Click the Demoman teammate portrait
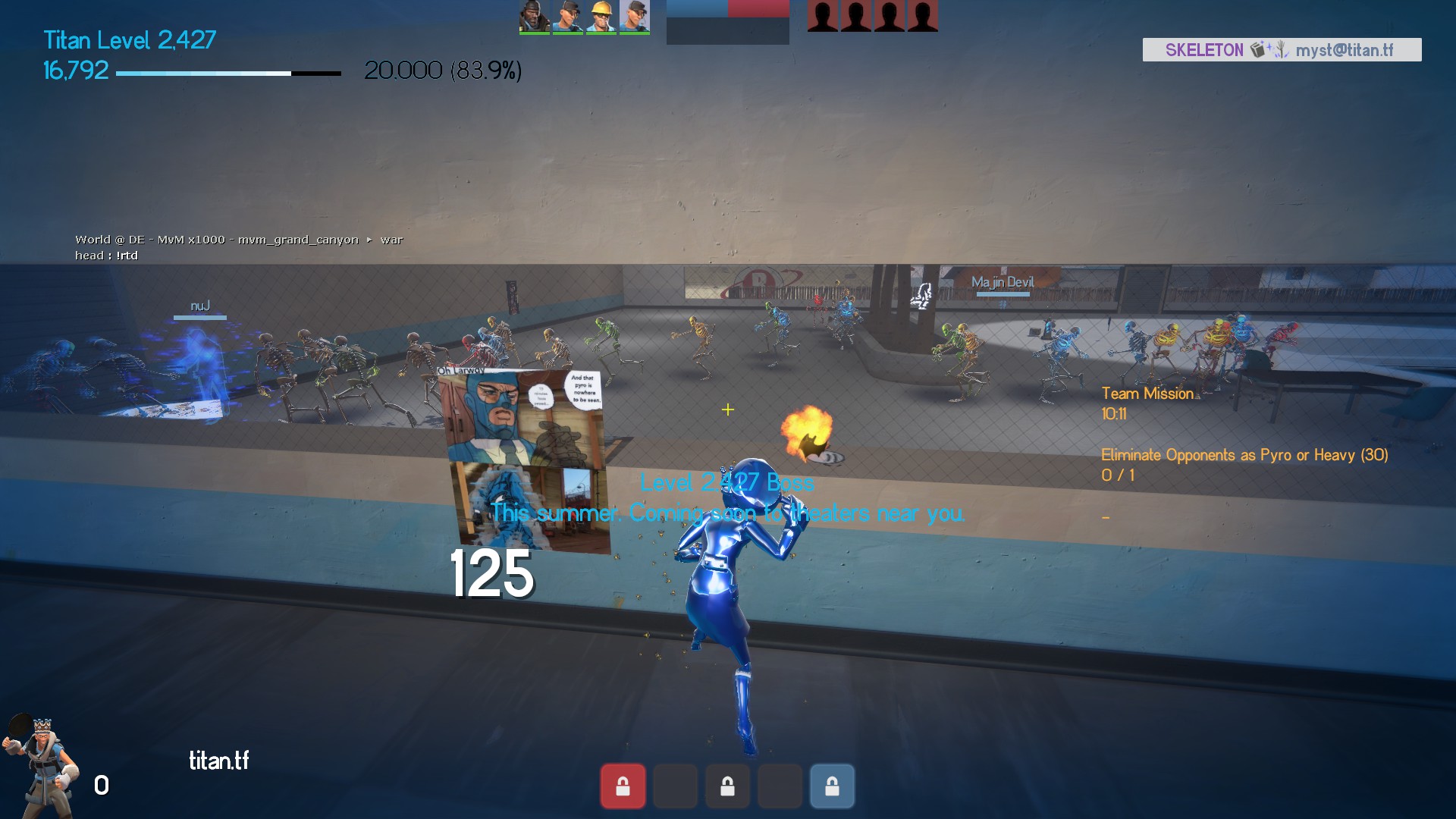 click(535, 16)
